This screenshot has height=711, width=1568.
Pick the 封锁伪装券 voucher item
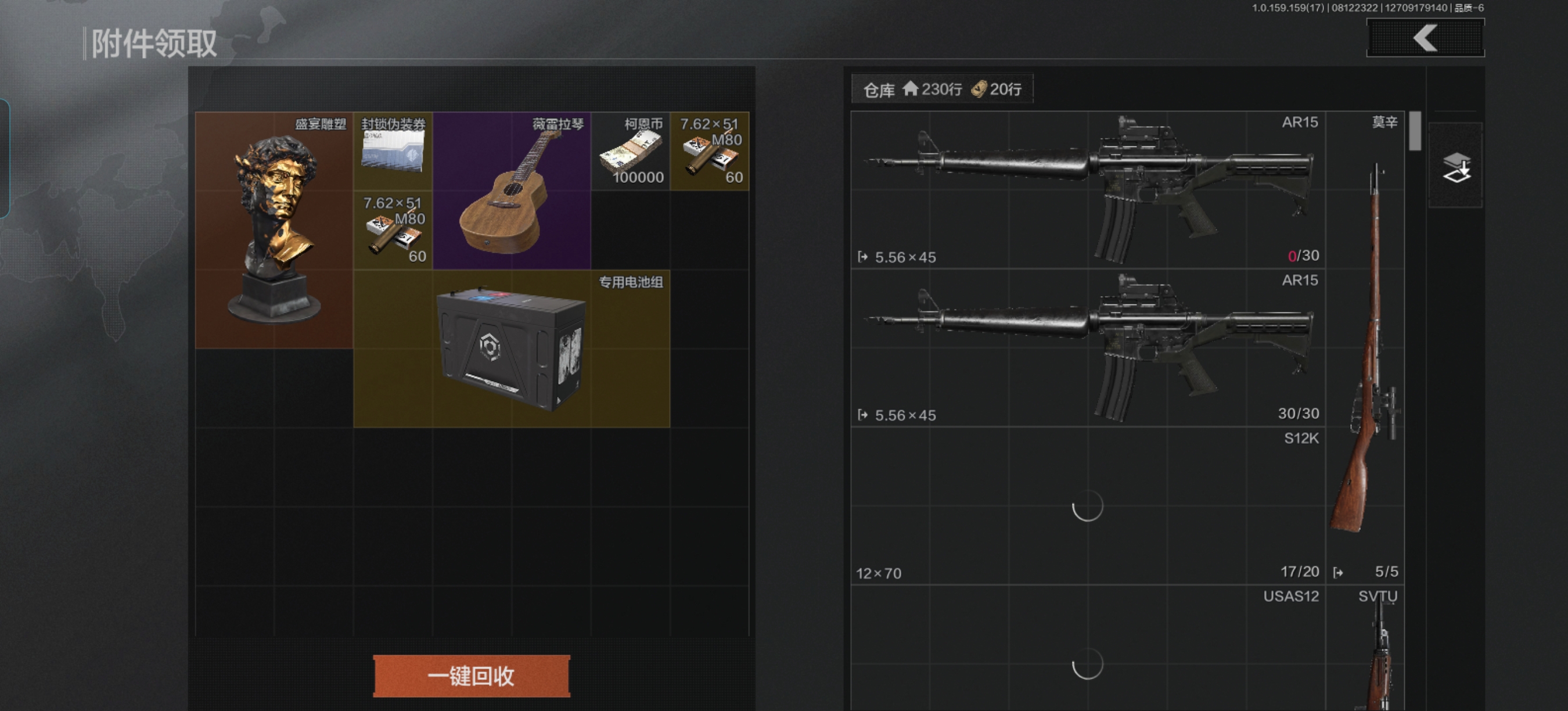[393, 151]
